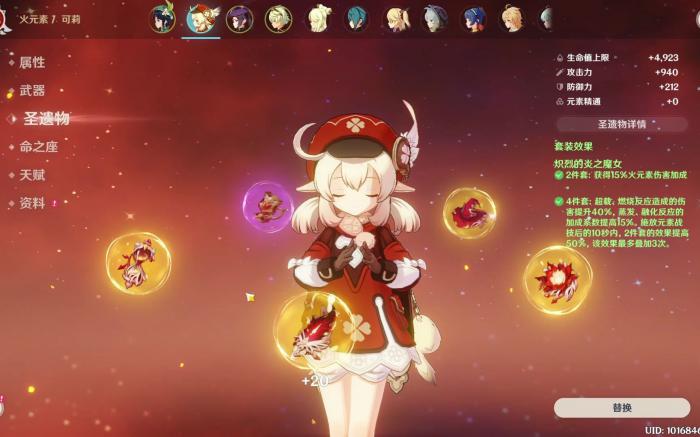Screen dimensions: 700x437
Task: Switch to the teal-haired character portrait
Action: [x=356, y=18]
